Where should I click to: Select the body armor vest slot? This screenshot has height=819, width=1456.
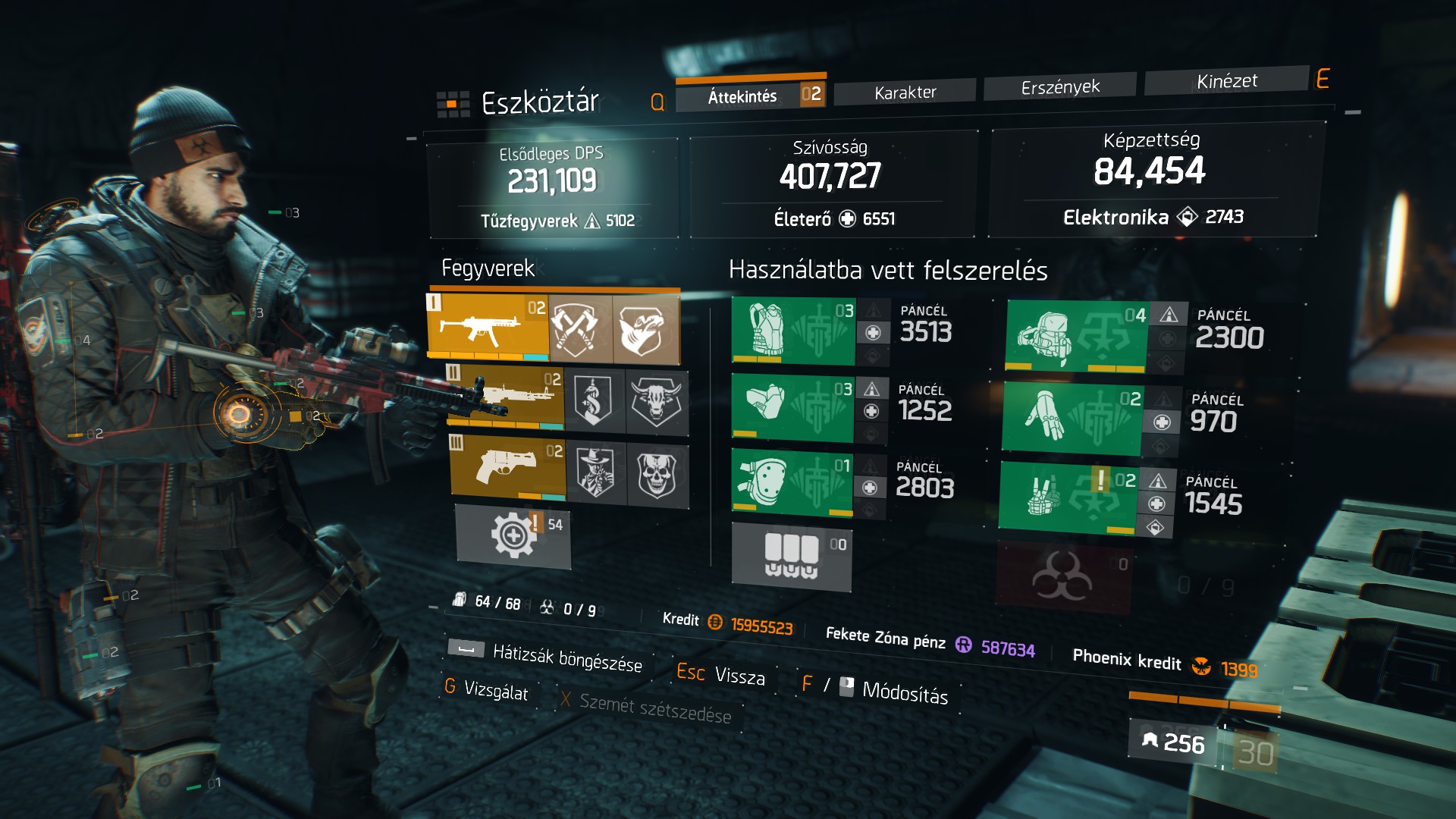point(793,331)
